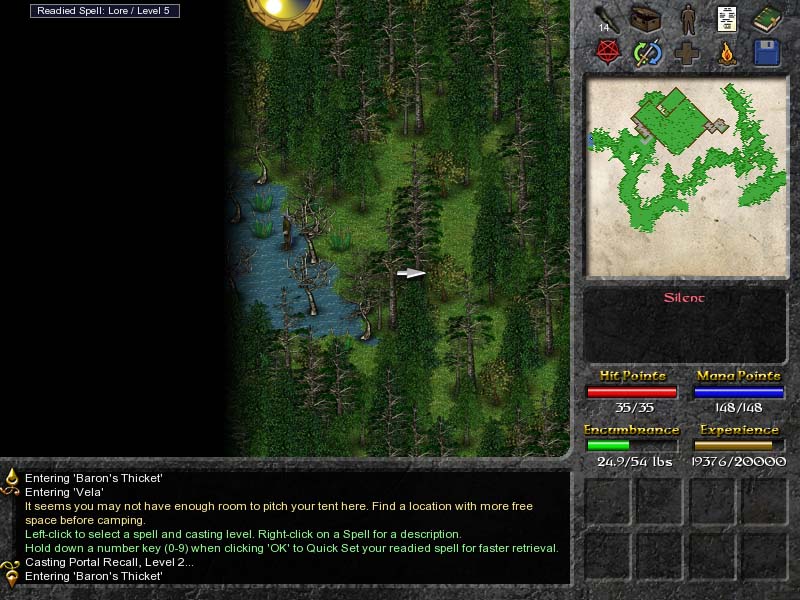Click the brown cross icon

point(688,53)
